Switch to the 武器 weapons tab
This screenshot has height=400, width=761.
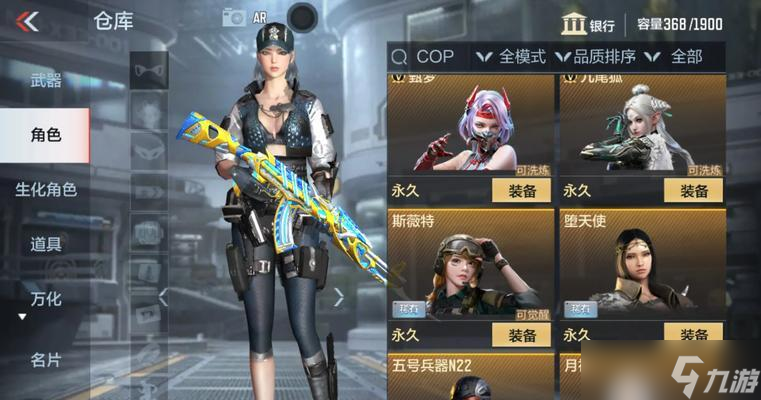46,80
